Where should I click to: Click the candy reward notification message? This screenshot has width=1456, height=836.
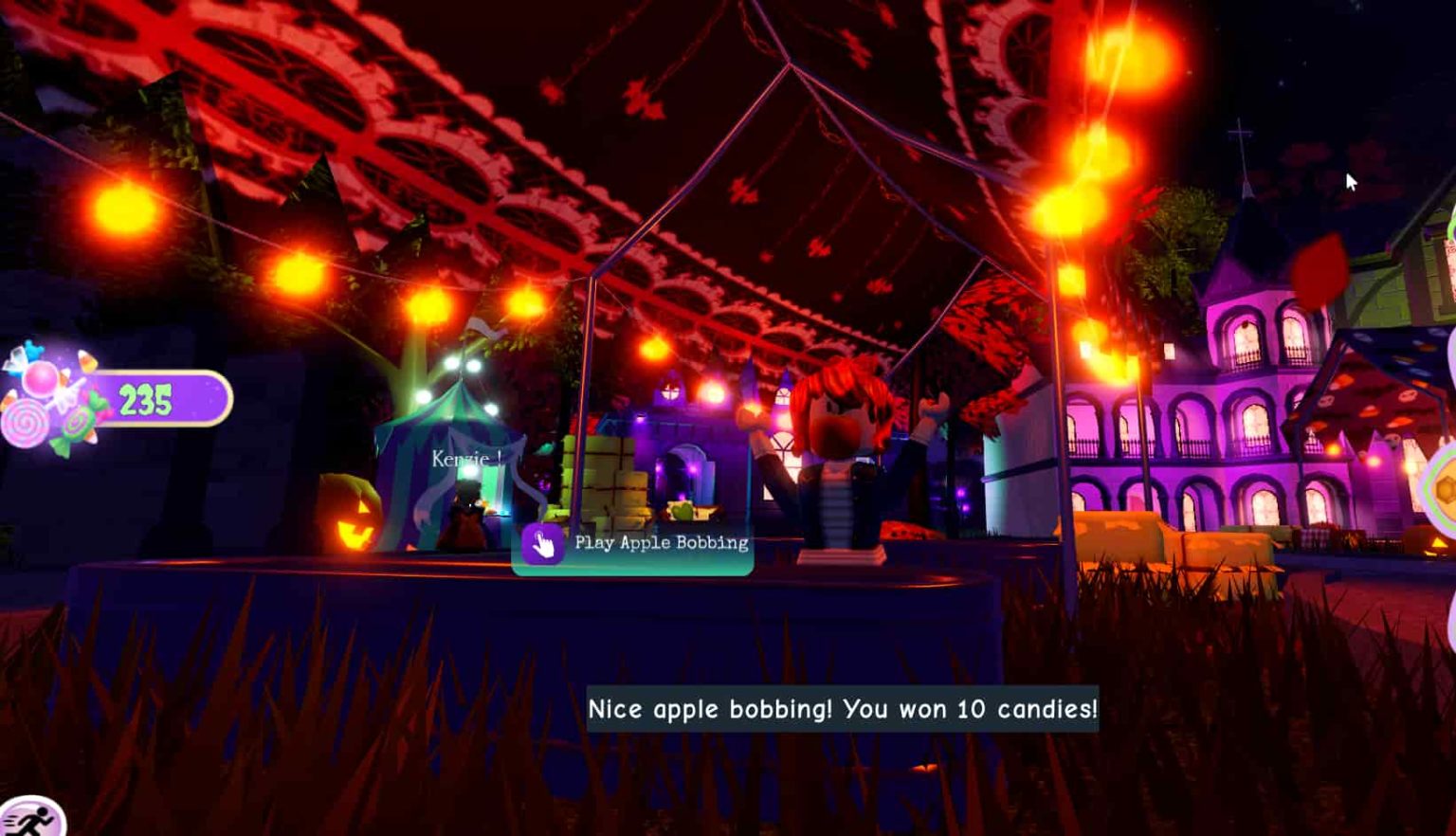(842, 706)
